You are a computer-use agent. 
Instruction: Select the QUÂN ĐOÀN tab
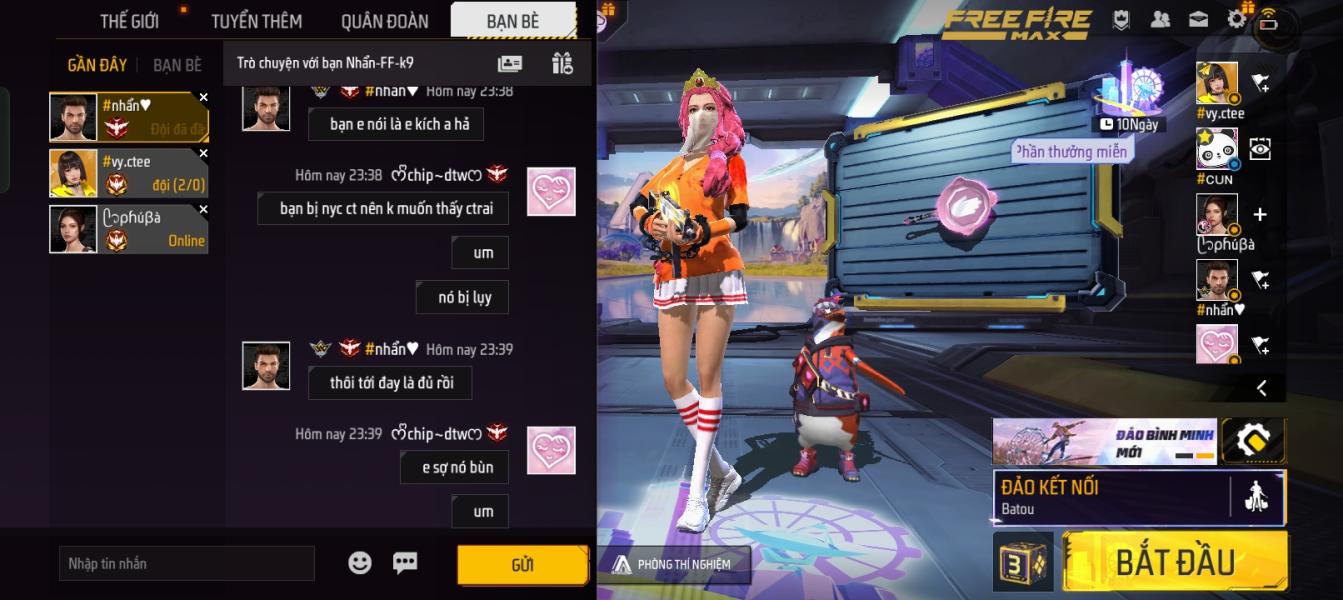(x=384, y=20)
